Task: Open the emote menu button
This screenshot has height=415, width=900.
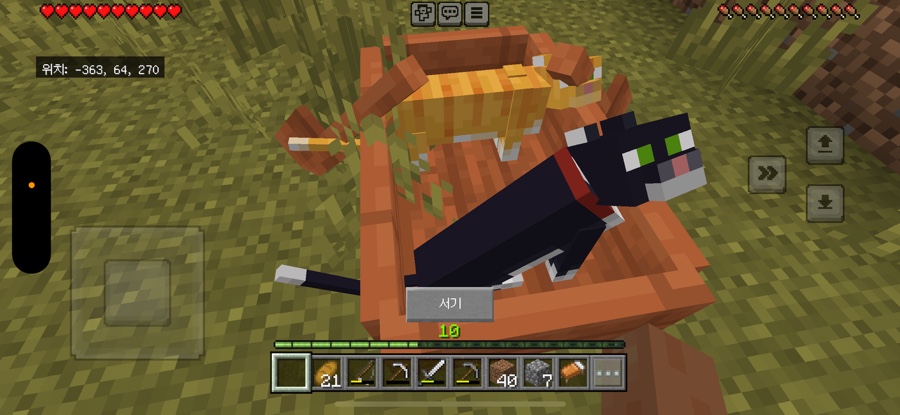Action: click(423, 13)
